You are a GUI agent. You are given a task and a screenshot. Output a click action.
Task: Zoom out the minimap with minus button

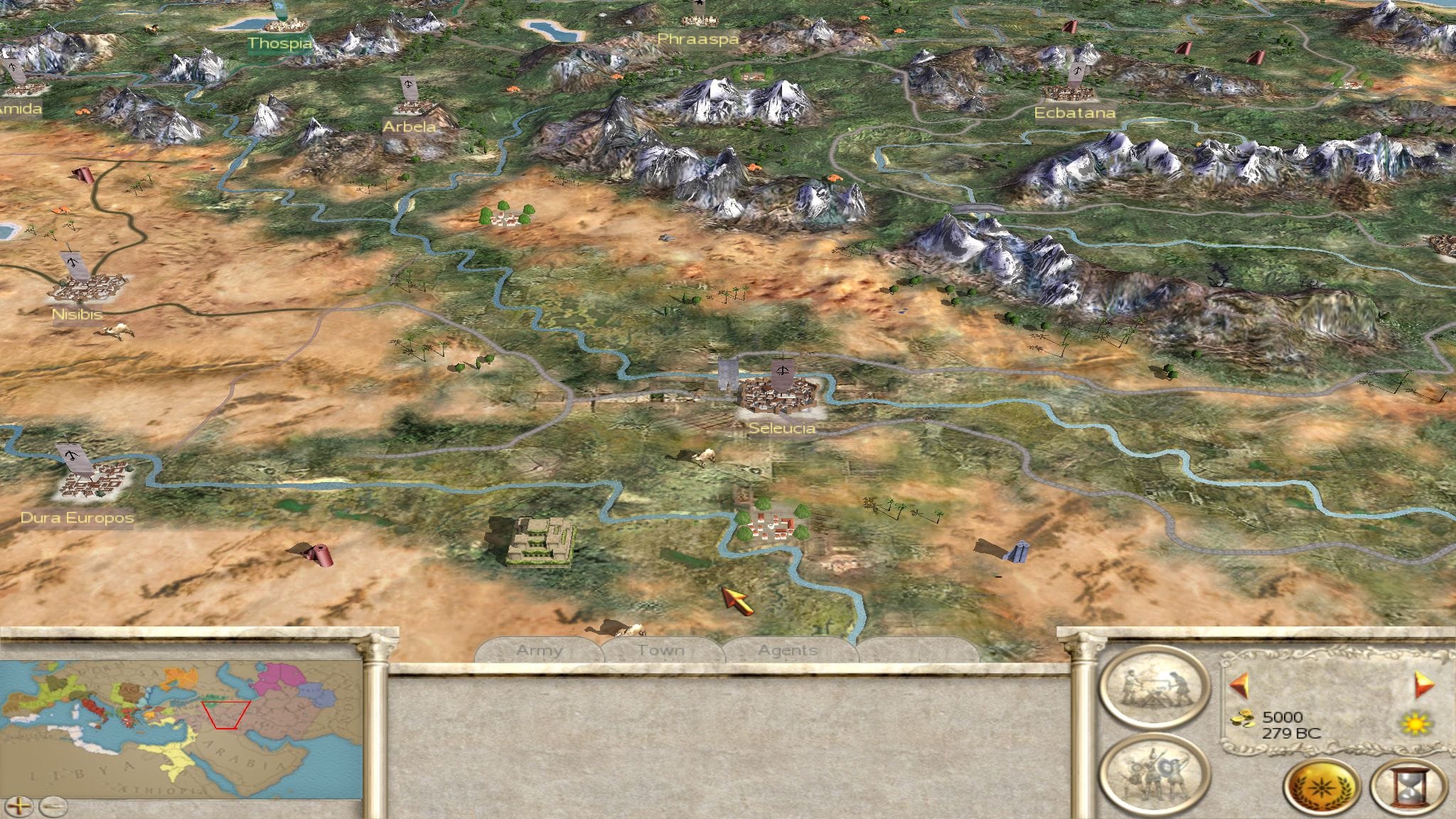(53, 806)
